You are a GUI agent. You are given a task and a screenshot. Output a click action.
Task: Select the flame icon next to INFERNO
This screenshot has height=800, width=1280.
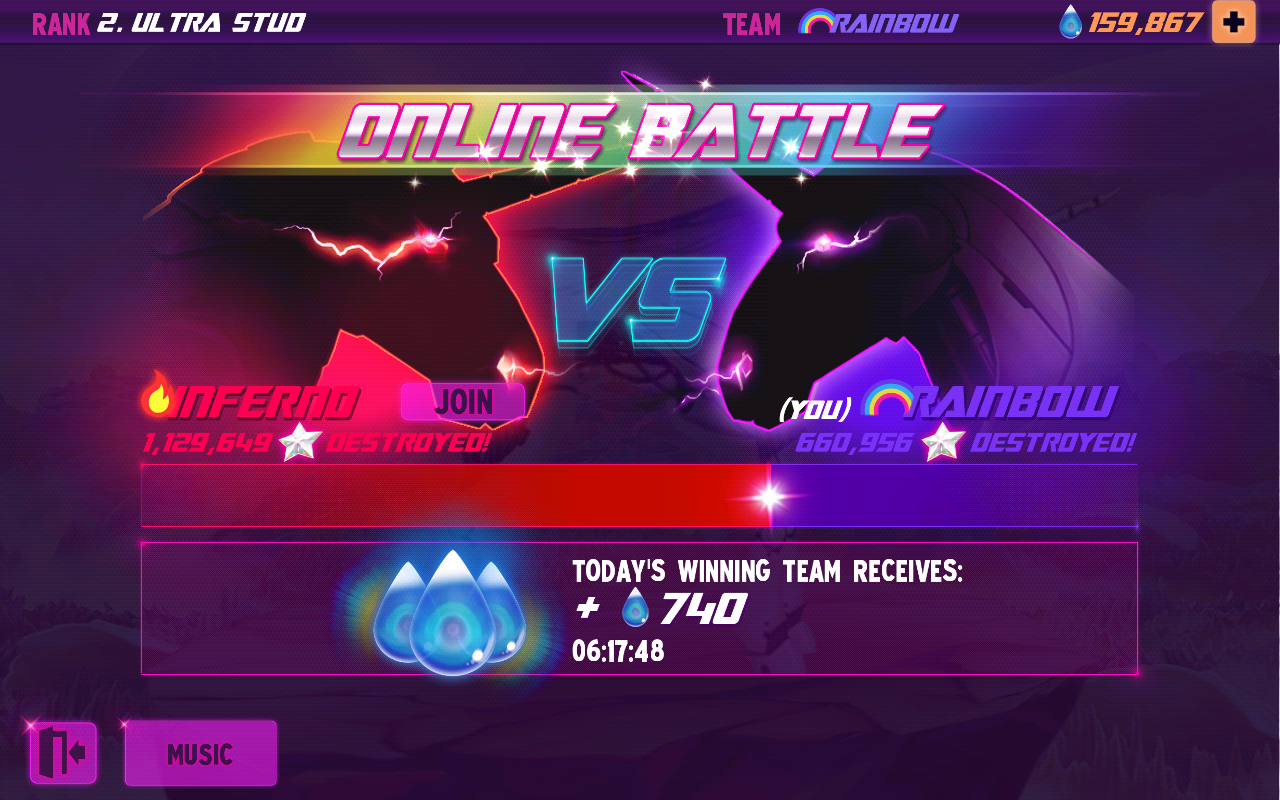[157, 400]
